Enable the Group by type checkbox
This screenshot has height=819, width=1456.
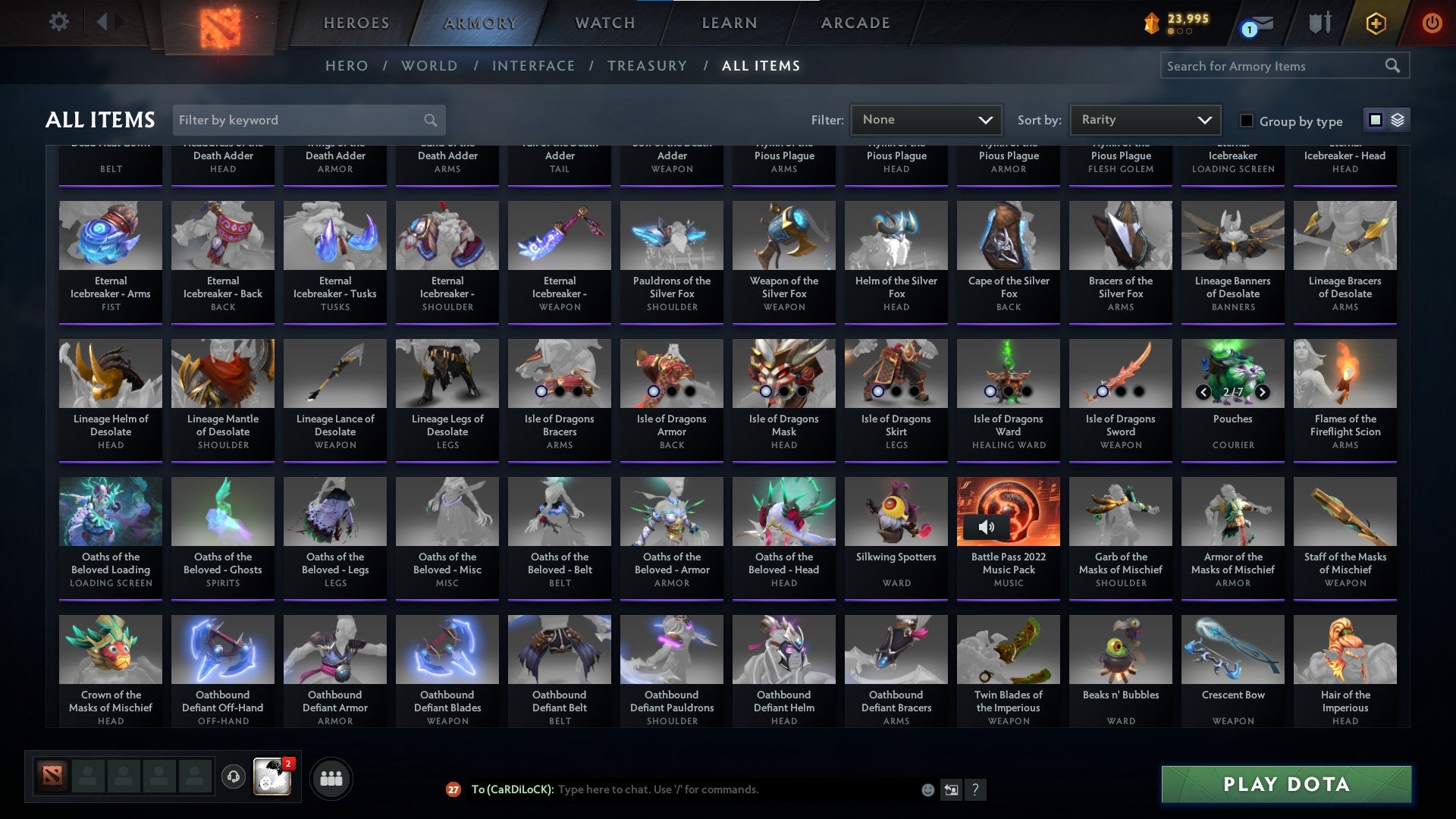[1246, 121]
